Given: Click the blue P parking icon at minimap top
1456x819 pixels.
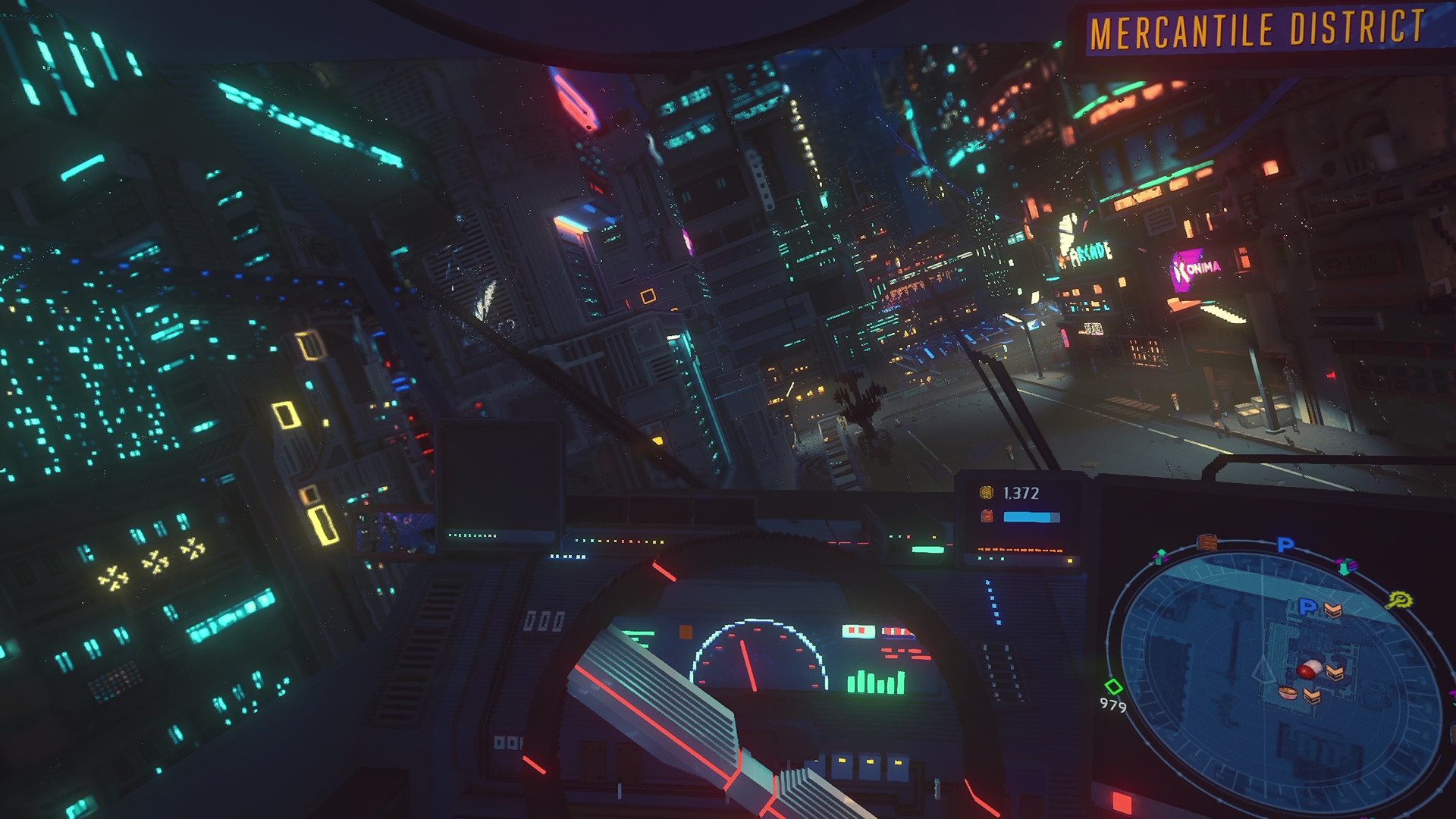Looking at the screenshot, I should click(1285, 543).
